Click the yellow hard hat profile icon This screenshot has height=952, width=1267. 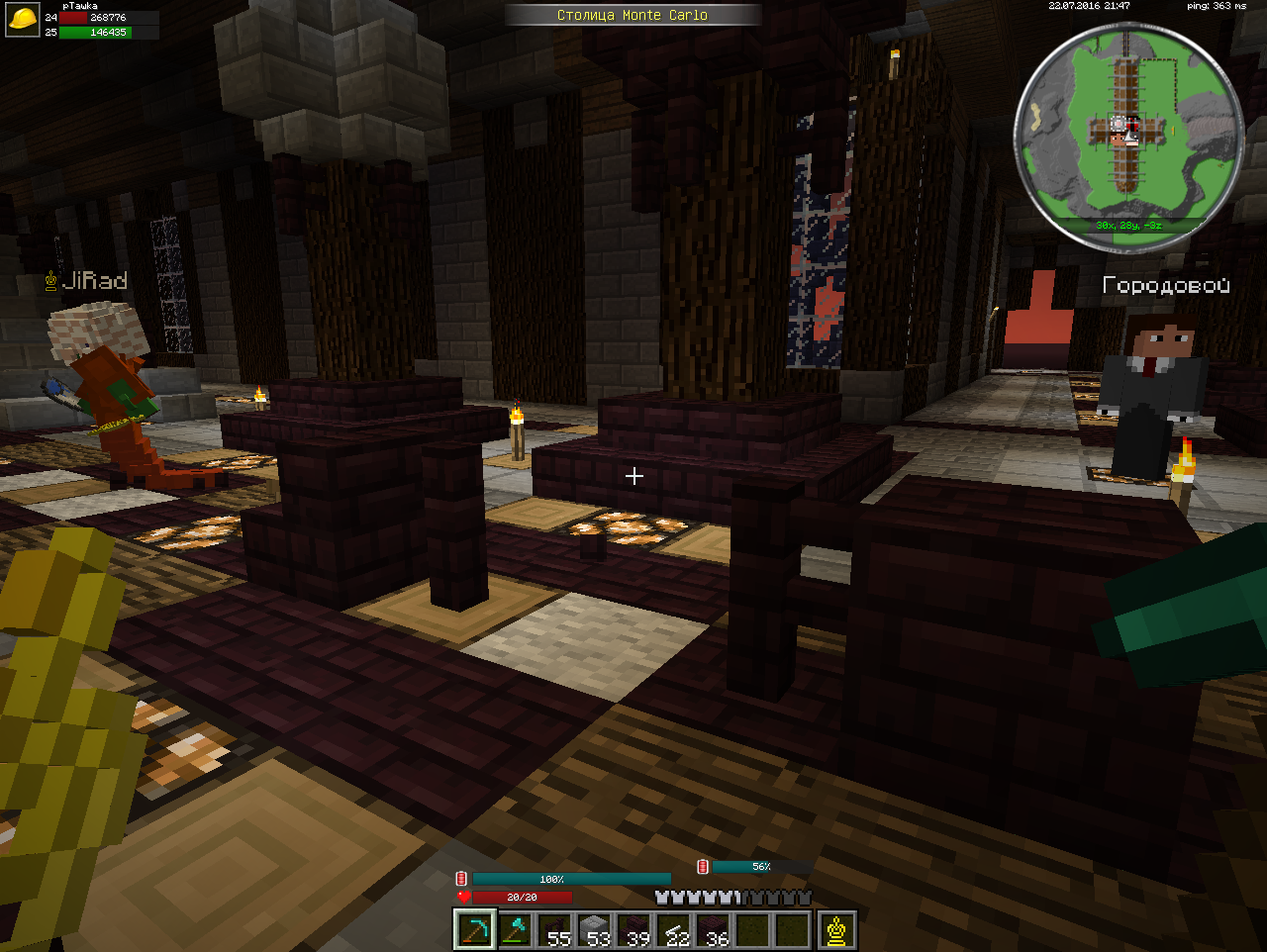[x=22, y=20]
